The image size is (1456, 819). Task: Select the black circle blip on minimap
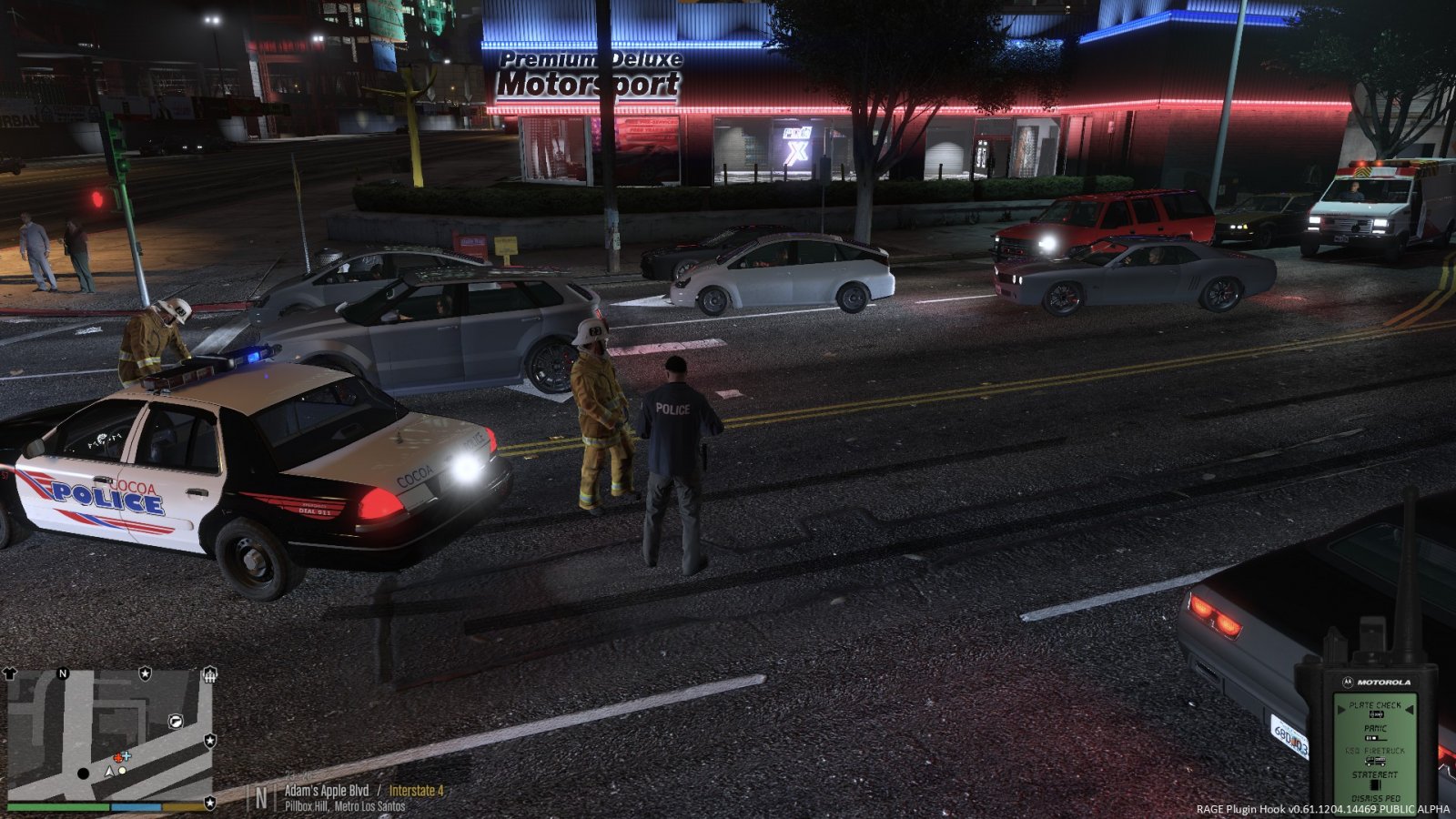click(x=84, y=773)
